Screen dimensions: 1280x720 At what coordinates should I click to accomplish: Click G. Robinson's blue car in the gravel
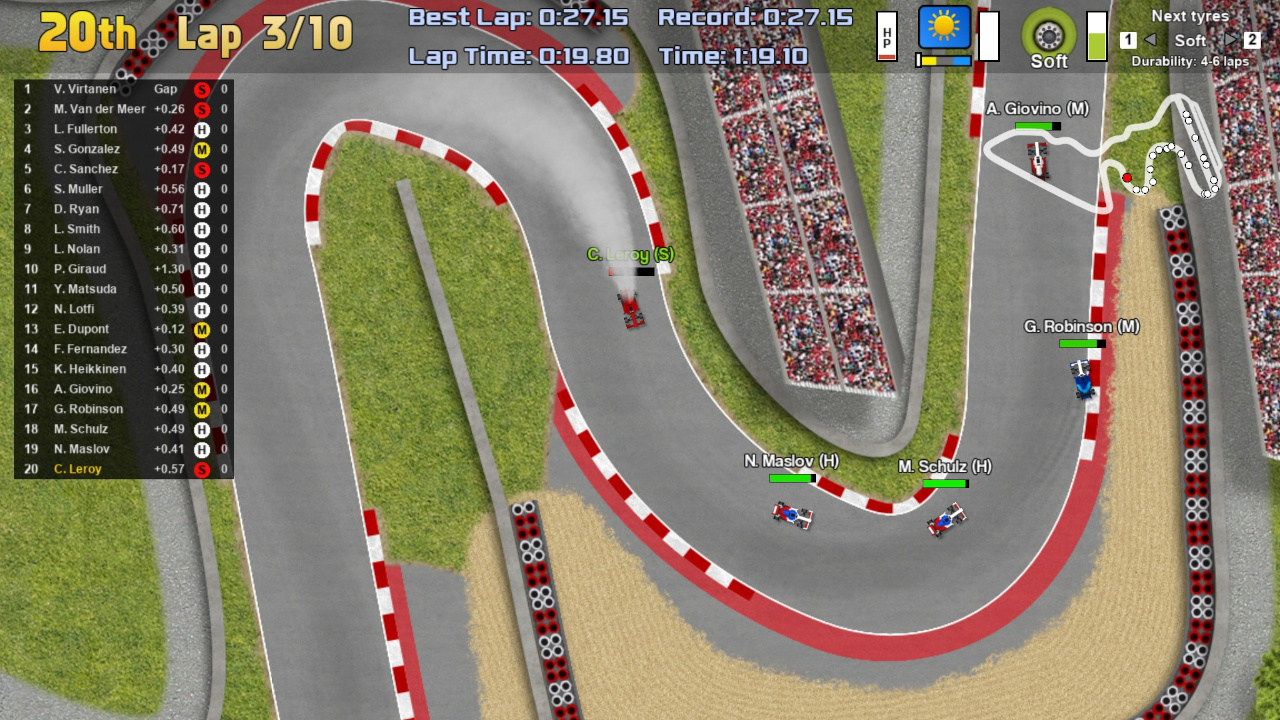(1082, 381)
